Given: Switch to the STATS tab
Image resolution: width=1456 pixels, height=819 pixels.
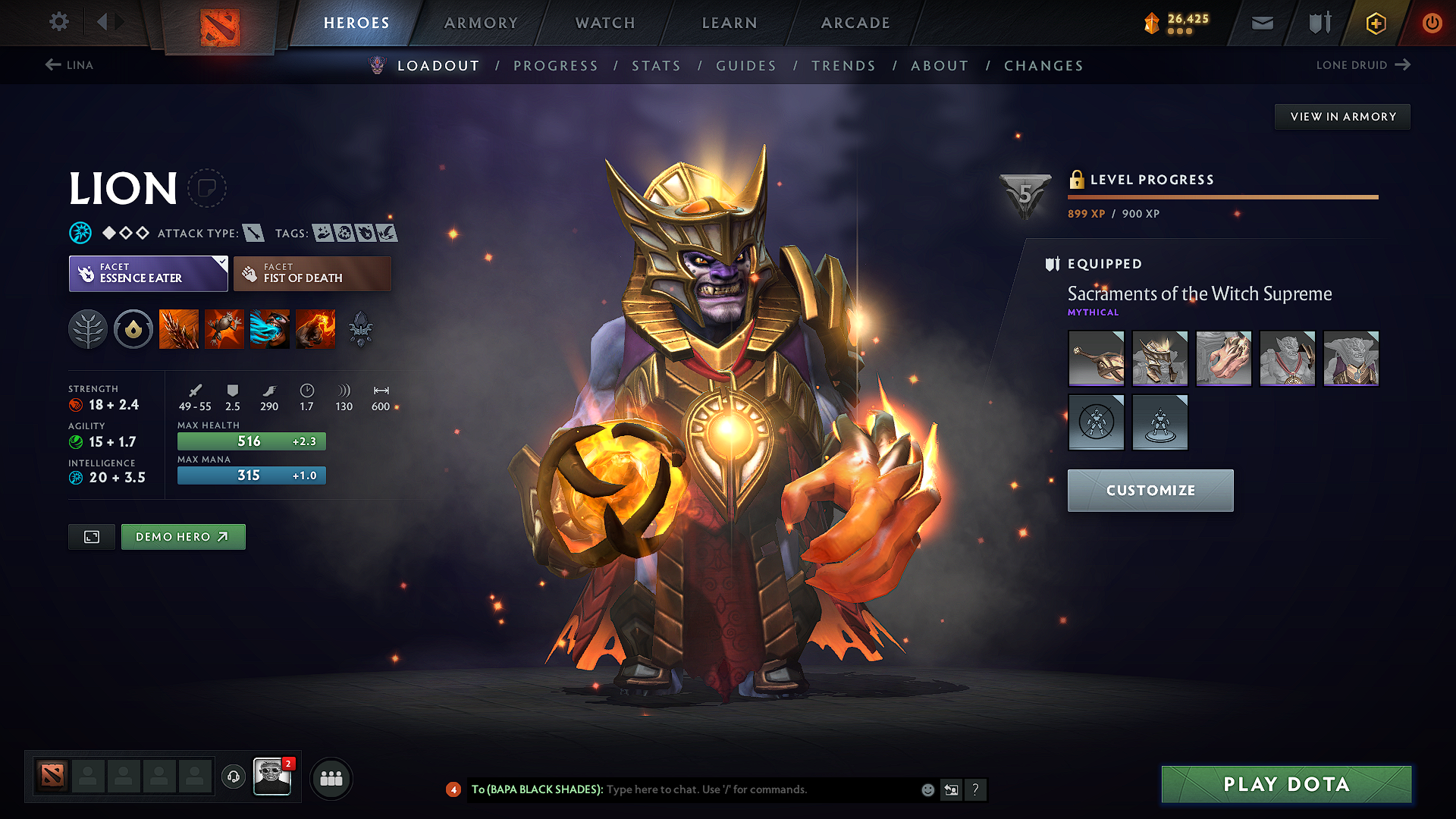Looking at the screenshot, I should [x=657, y=66].
